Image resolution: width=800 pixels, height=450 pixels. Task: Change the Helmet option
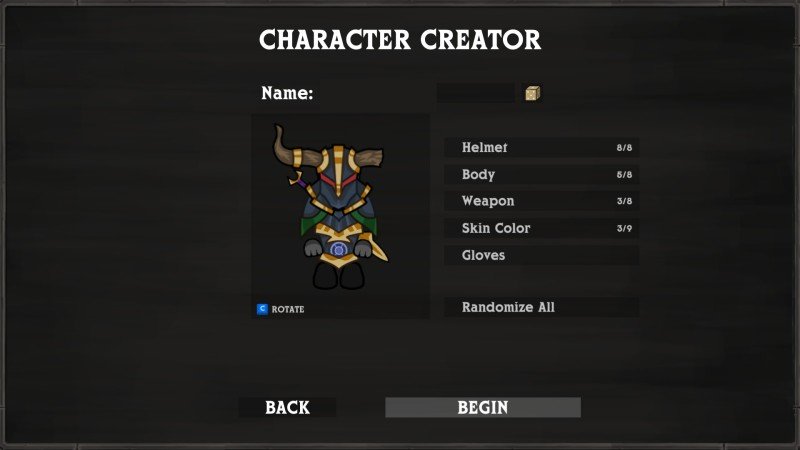[x=541, y=148]
